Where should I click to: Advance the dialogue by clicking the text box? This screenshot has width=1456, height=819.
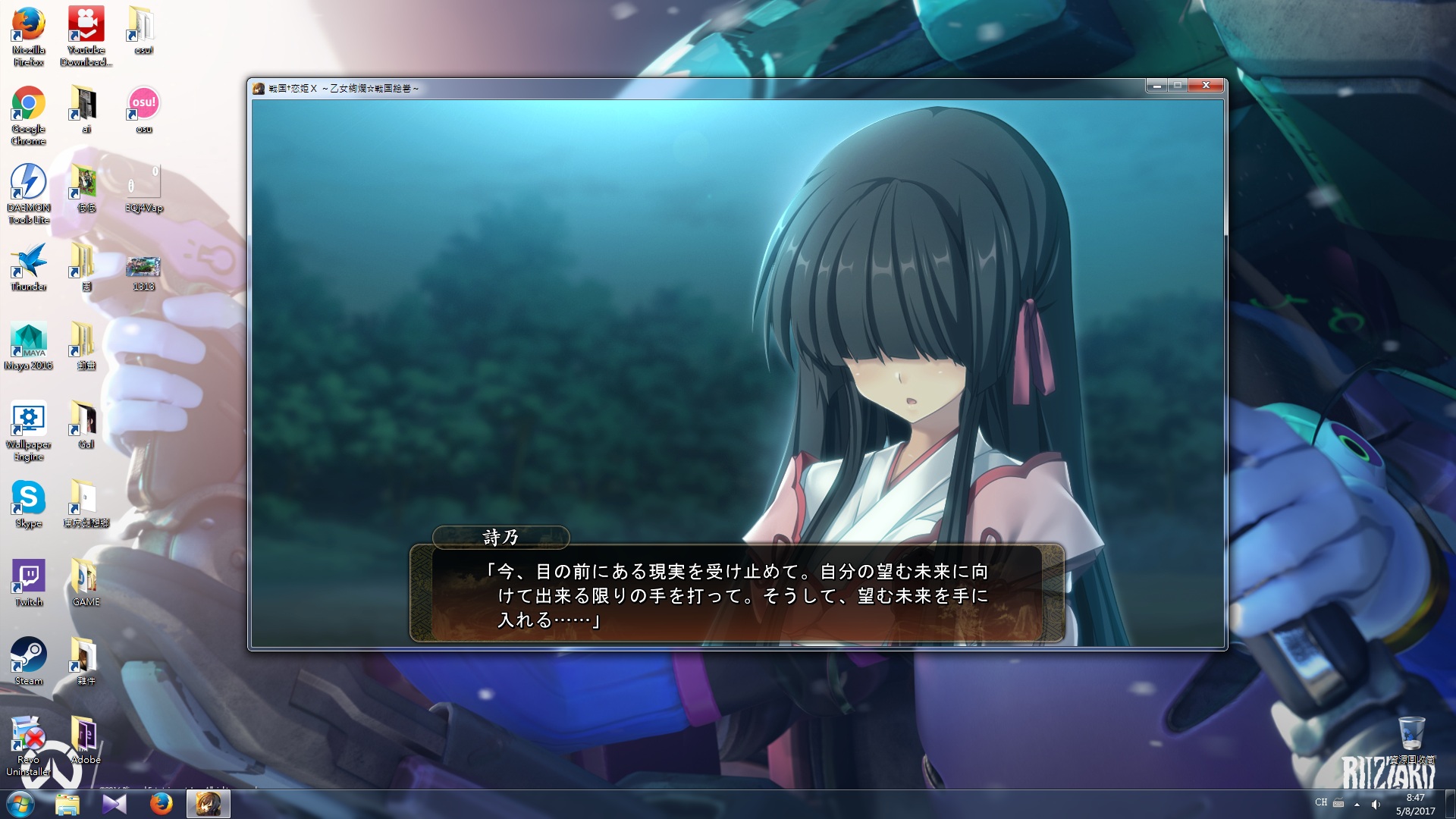737,595
